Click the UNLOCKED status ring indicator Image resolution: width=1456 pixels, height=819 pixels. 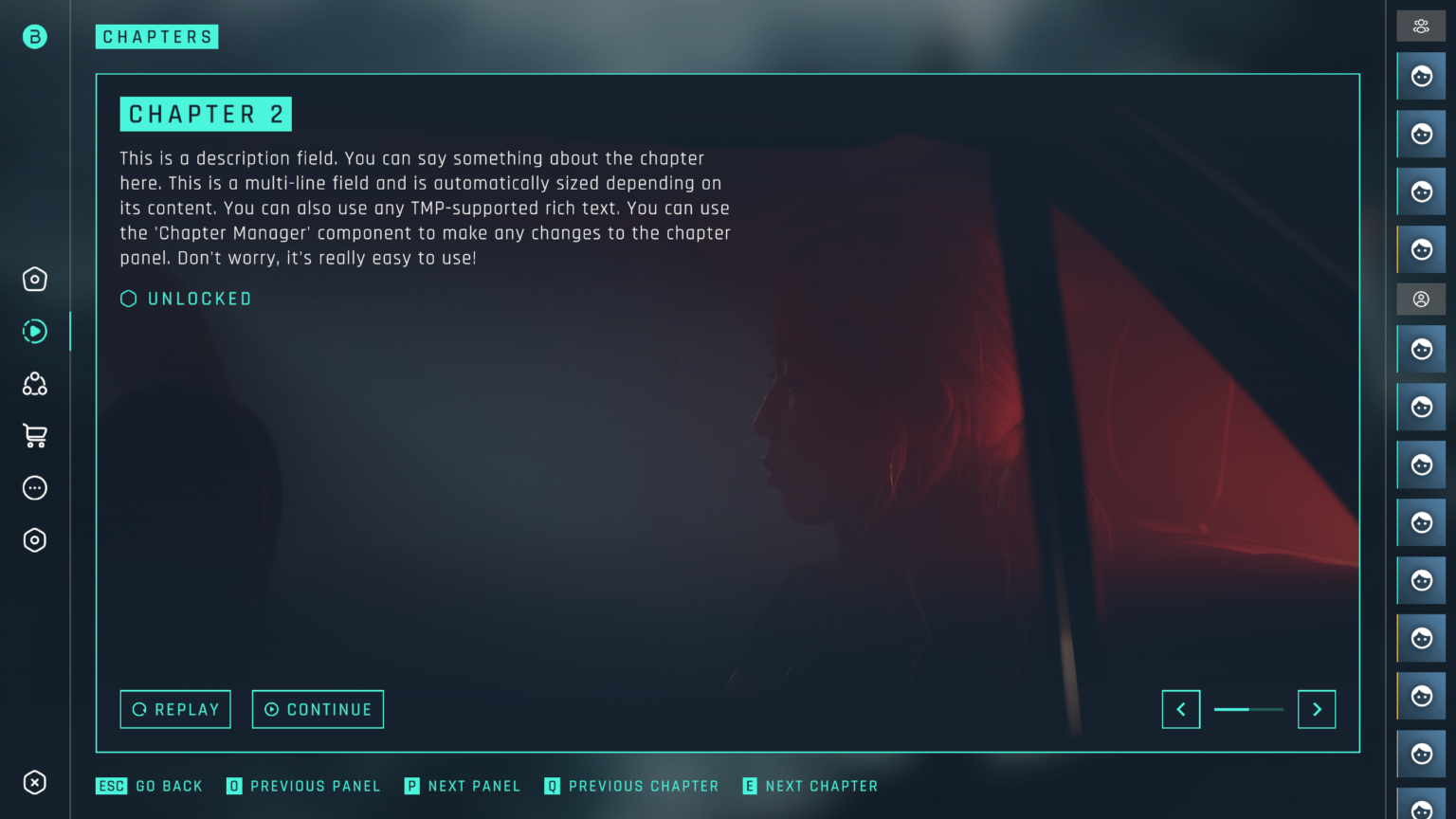(129, 299)
